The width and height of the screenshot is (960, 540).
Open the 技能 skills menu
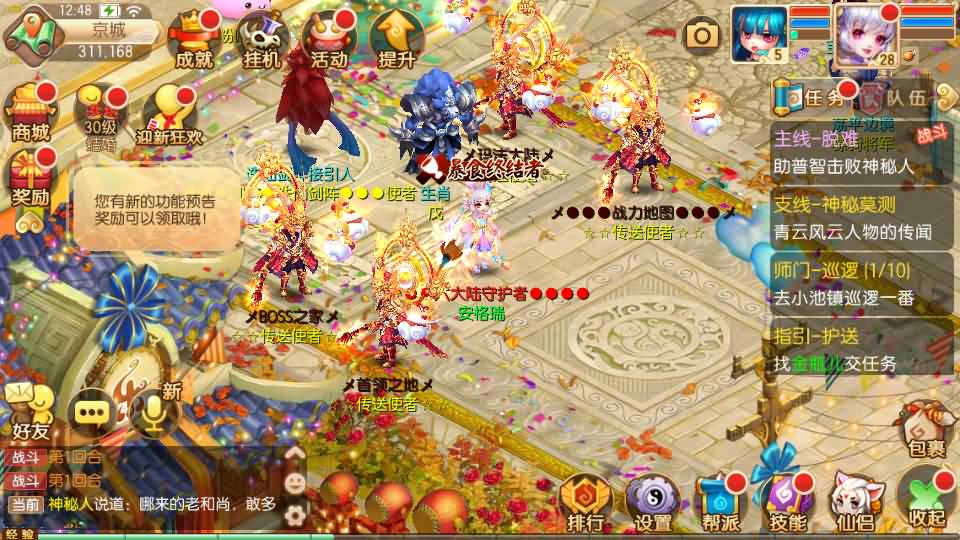tap(789, 505)
